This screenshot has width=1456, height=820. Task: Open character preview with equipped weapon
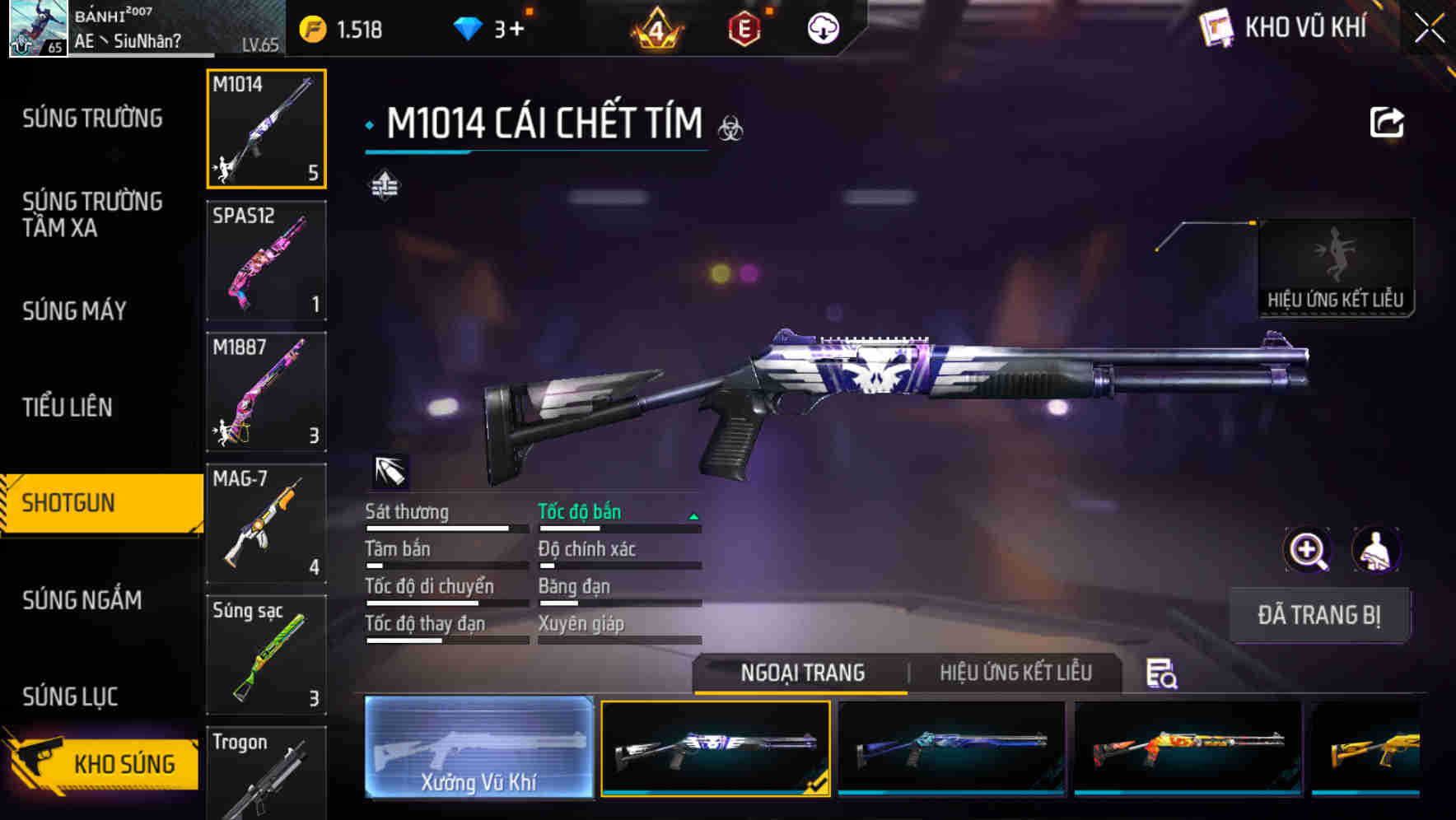pyautogui.click(x=1376, y=550)
